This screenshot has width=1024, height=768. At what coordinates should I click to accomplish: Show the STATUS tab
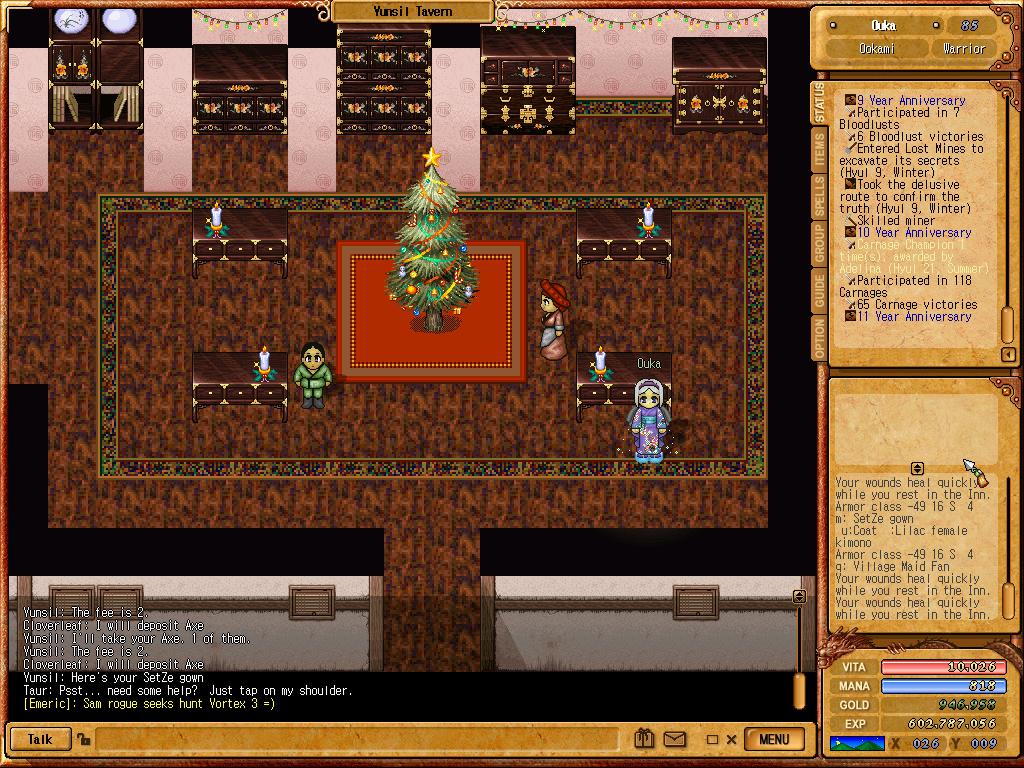821,104
